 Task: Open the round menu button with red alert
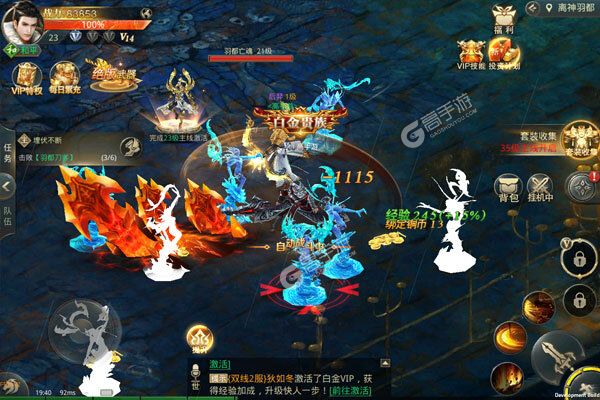pyautogui.click(x=581, y=186)
